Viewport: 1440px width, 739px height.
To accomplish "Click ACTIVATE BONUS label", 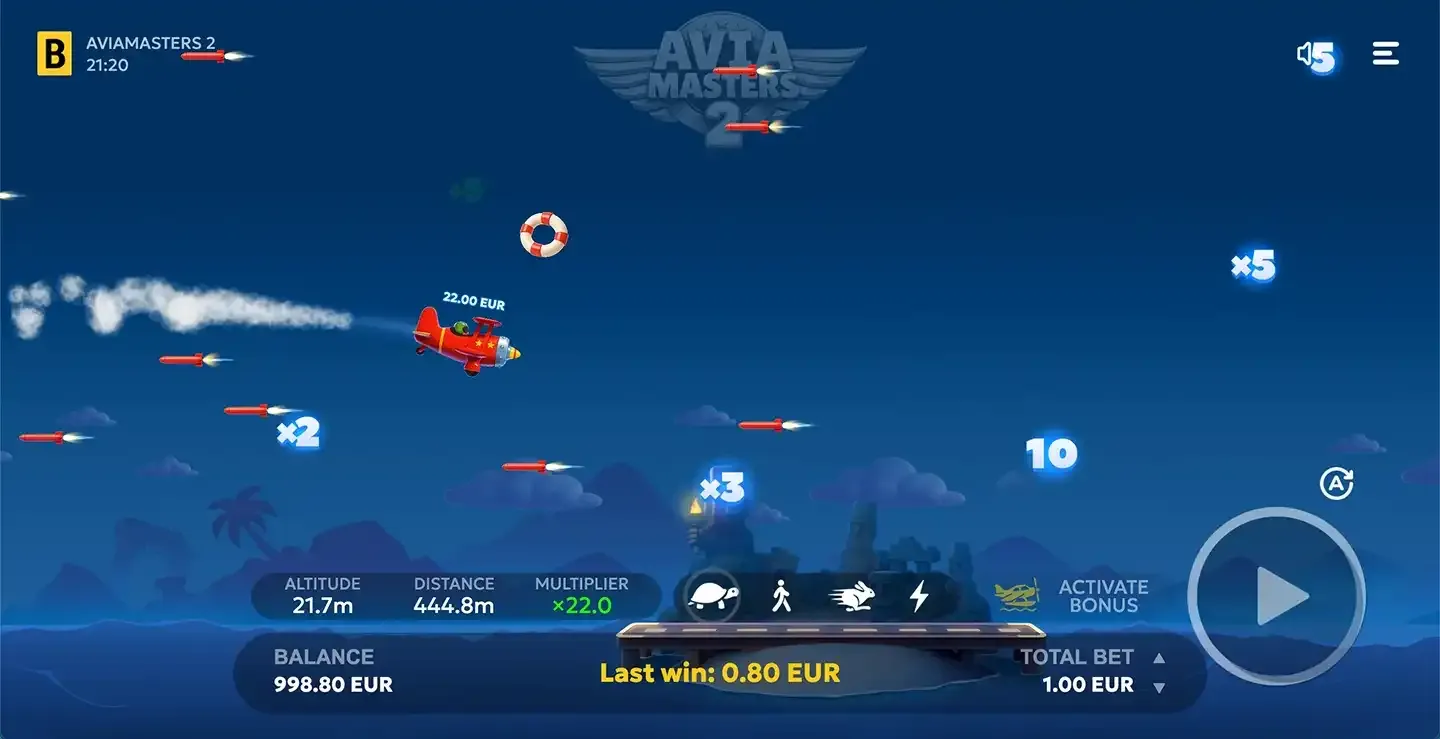I will (1101, 596).
